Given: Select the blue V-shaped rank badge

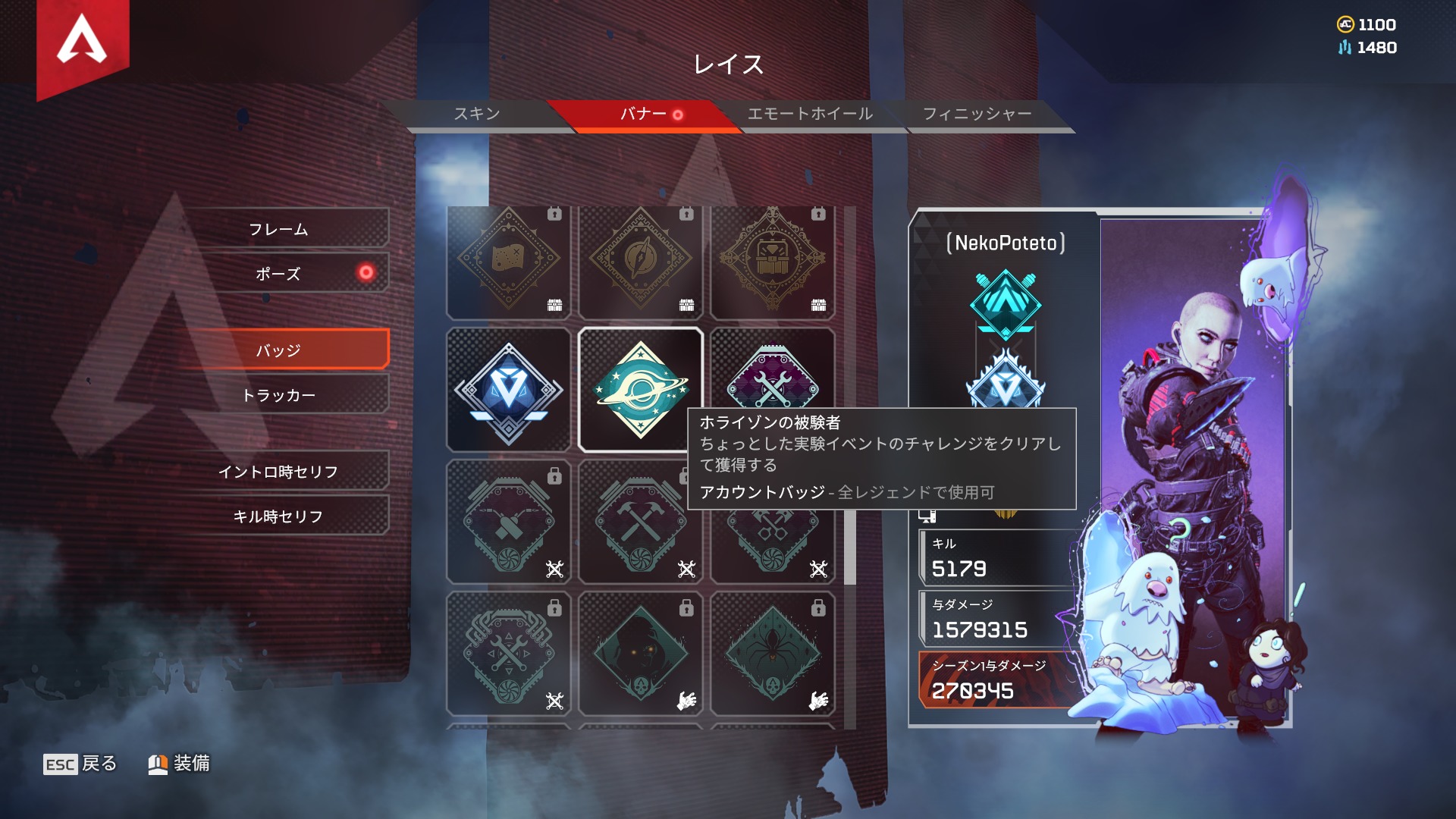Looking at the screenshot, I should tap(508, 391).
